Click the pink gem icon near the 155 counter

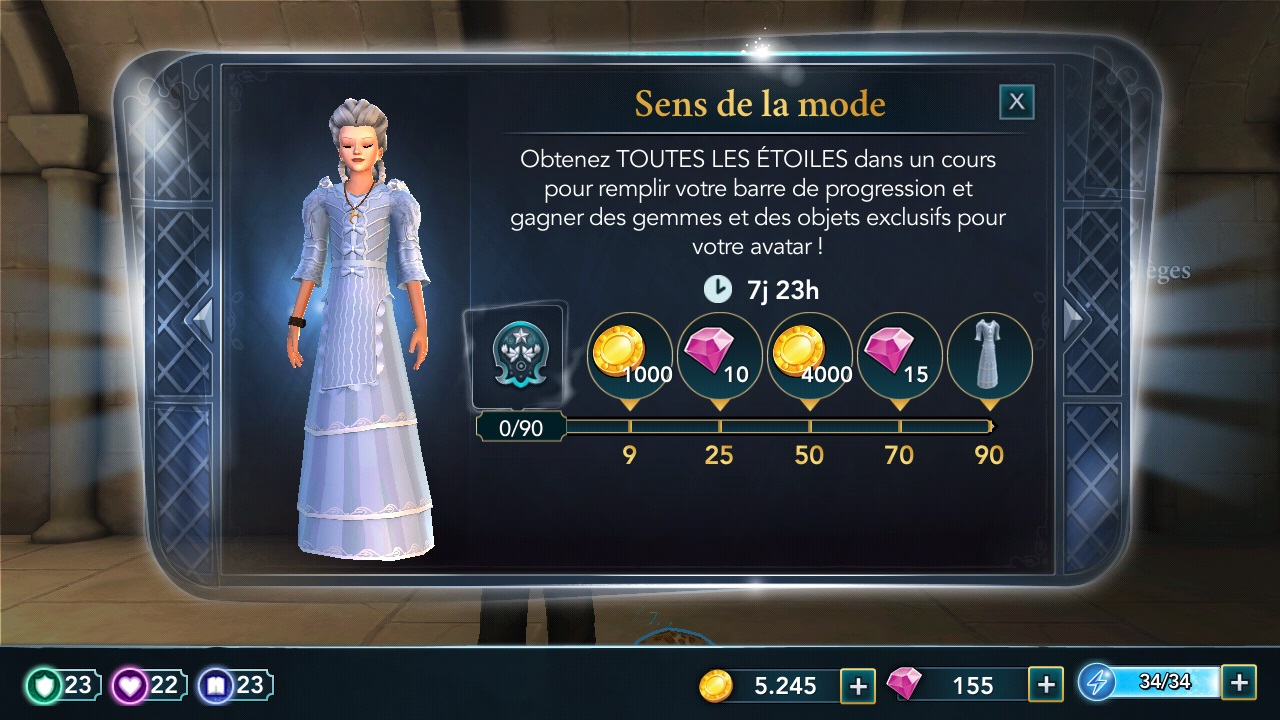[910, 685]
